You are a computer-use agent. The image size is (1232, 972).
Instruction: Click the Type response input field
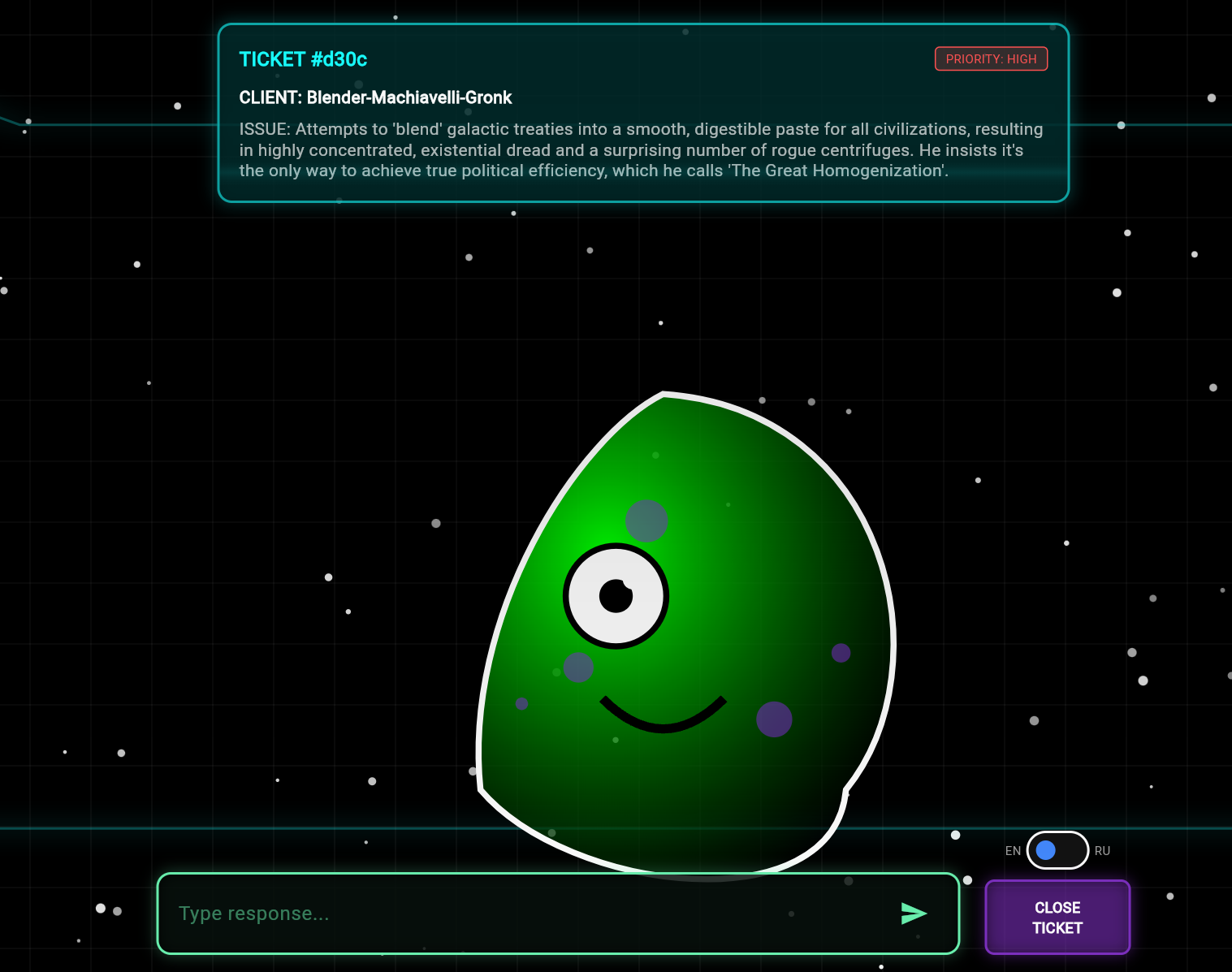click(x=558, y=913)
